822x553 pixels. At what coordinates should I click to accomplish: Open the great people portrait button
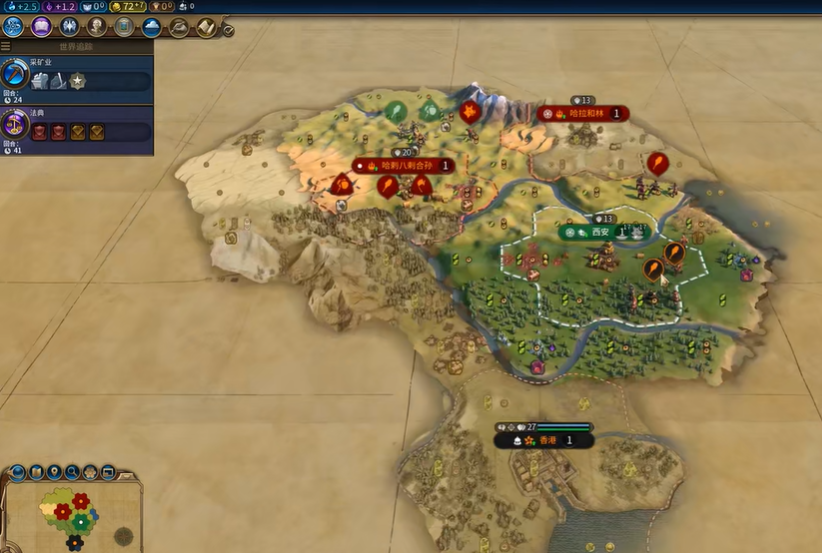click(x=97, y=27)
